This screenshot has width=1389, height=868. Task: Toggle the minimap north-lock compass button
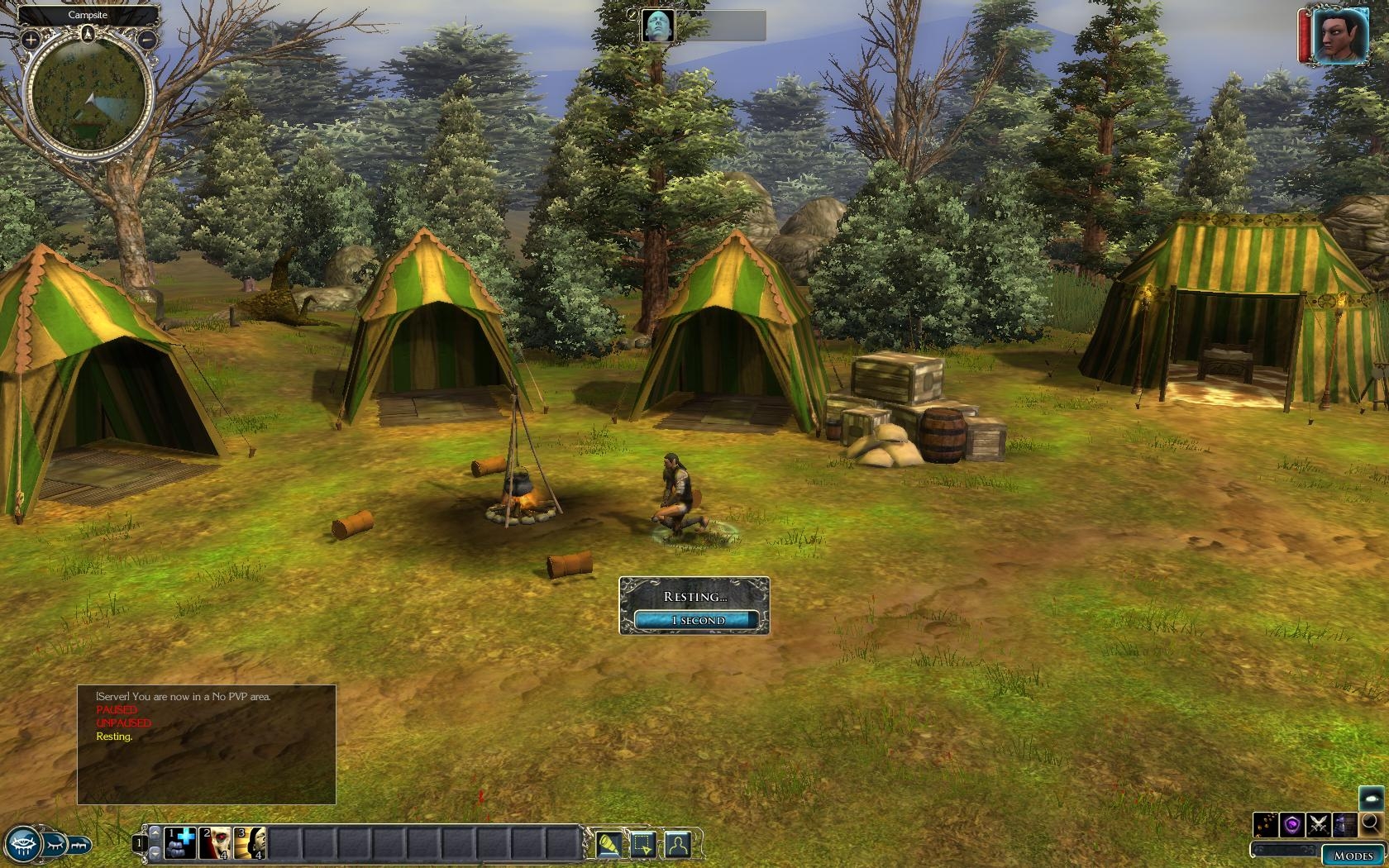pos(88,34)
